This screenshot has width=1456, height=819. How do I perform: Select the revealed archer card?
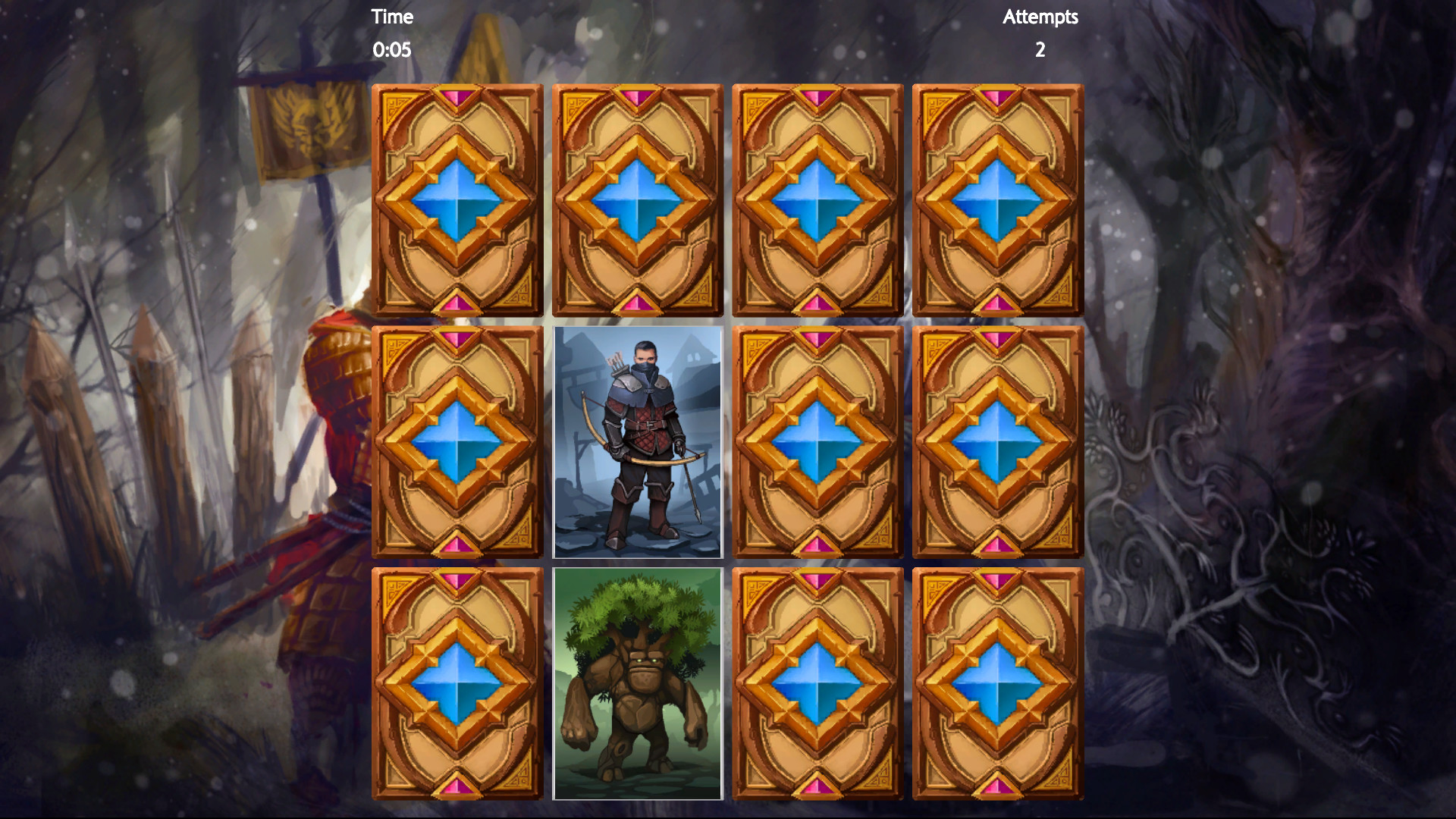click(637, 442)
